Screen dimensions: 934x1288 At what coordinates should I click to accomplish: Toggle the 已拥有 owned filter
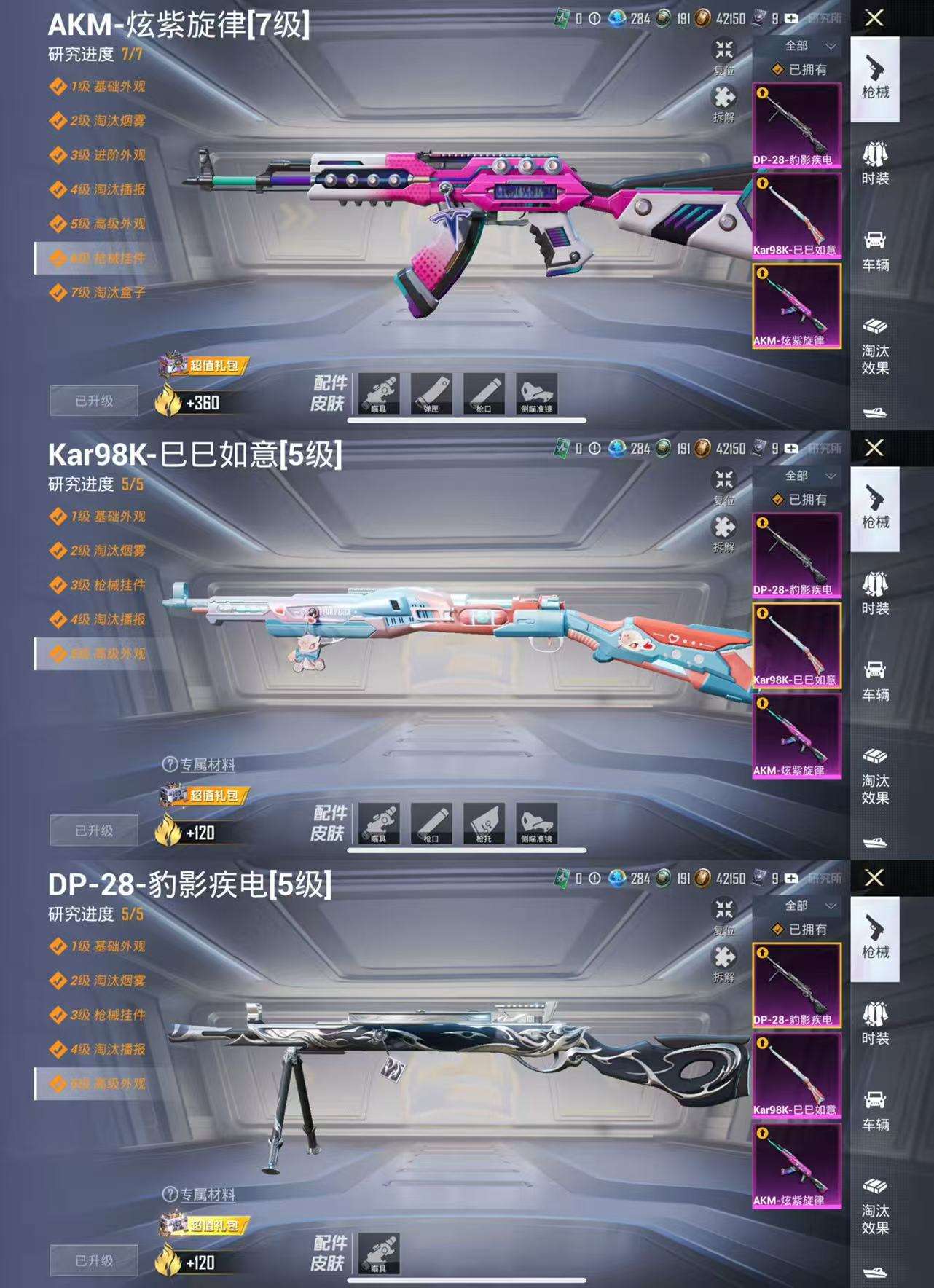(796, 70)
